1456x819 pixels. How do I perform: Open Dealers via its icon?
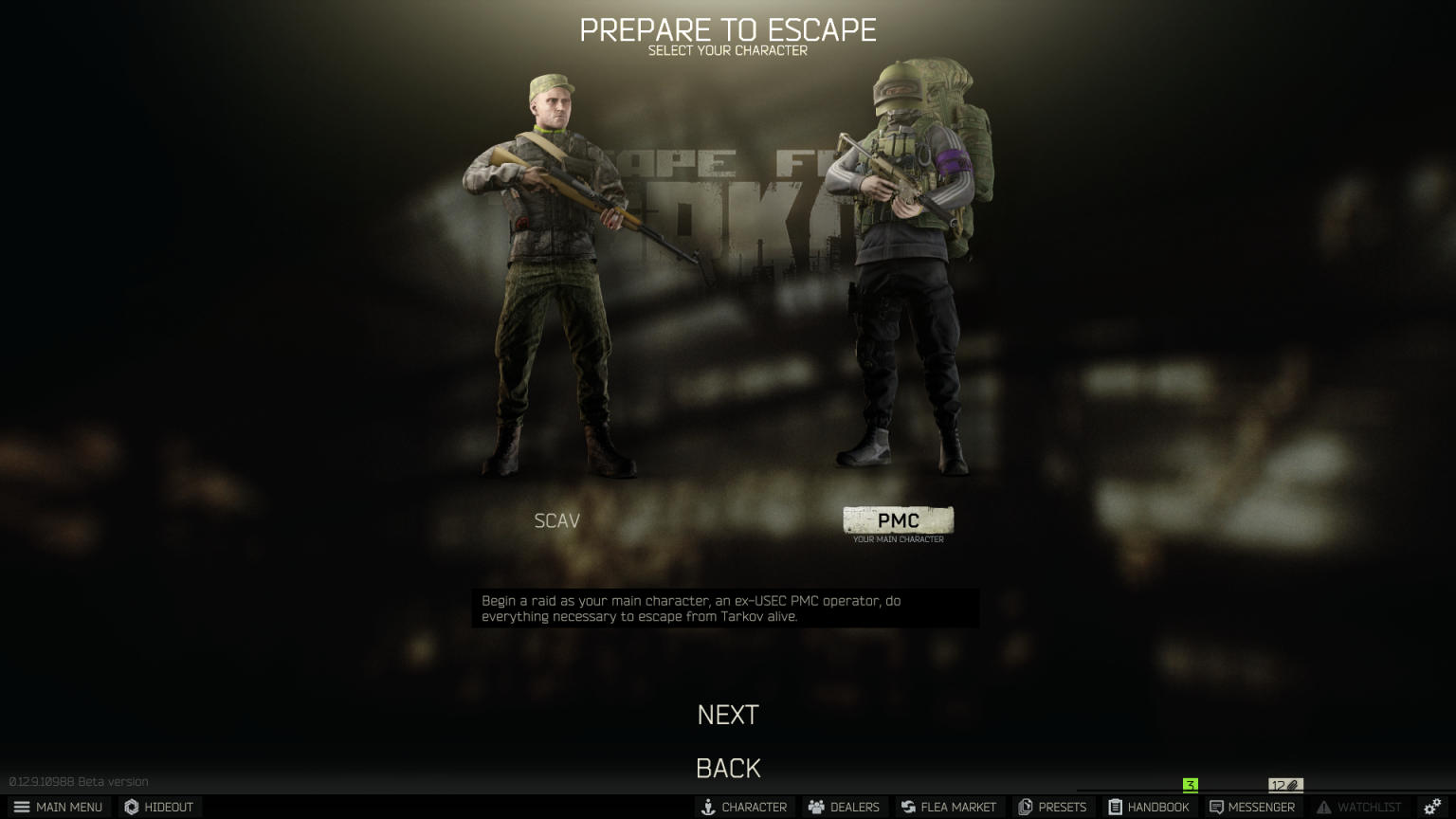coord(815,807)
